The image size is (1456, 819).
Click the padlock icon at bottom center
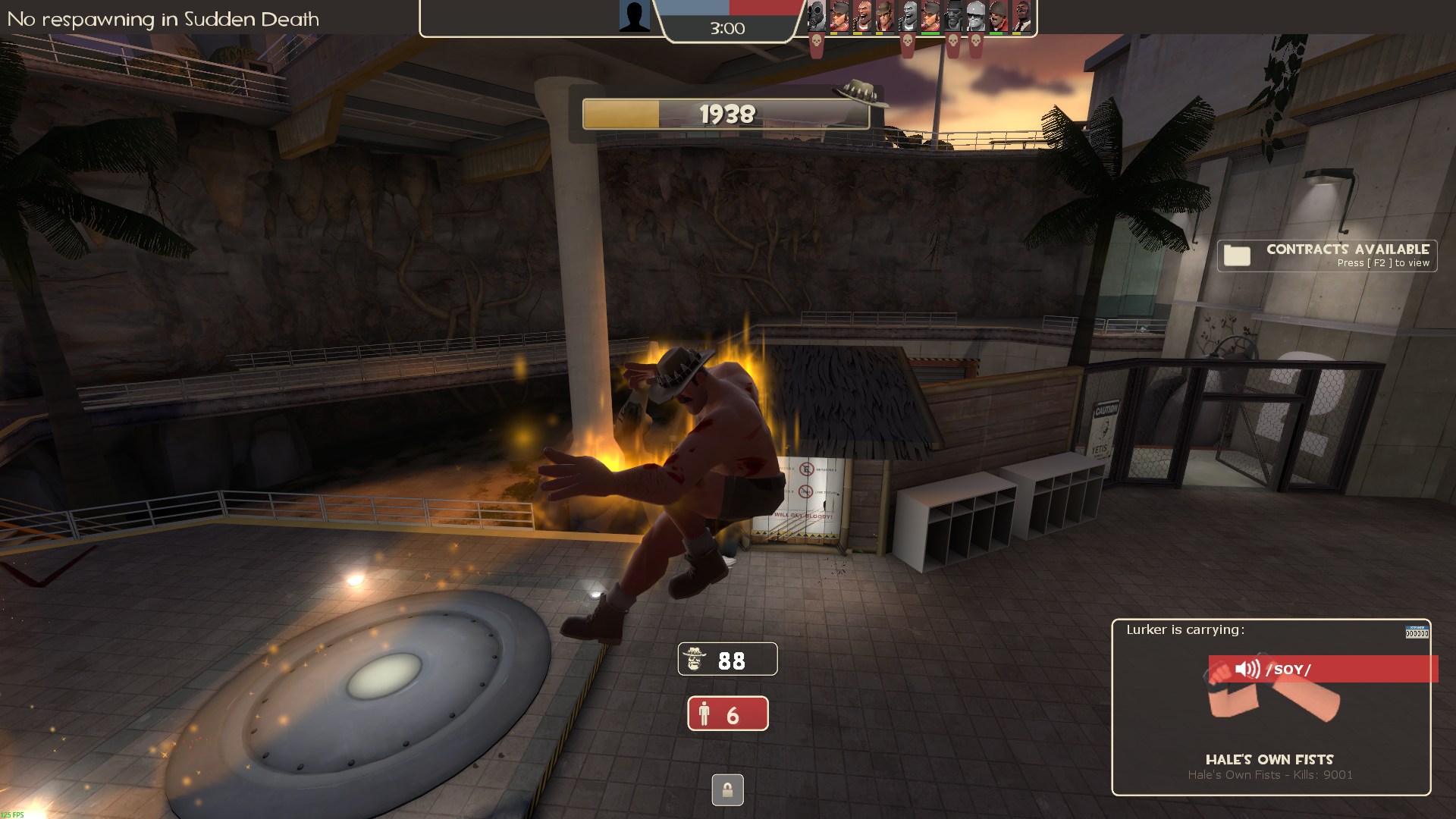point(727,790)
